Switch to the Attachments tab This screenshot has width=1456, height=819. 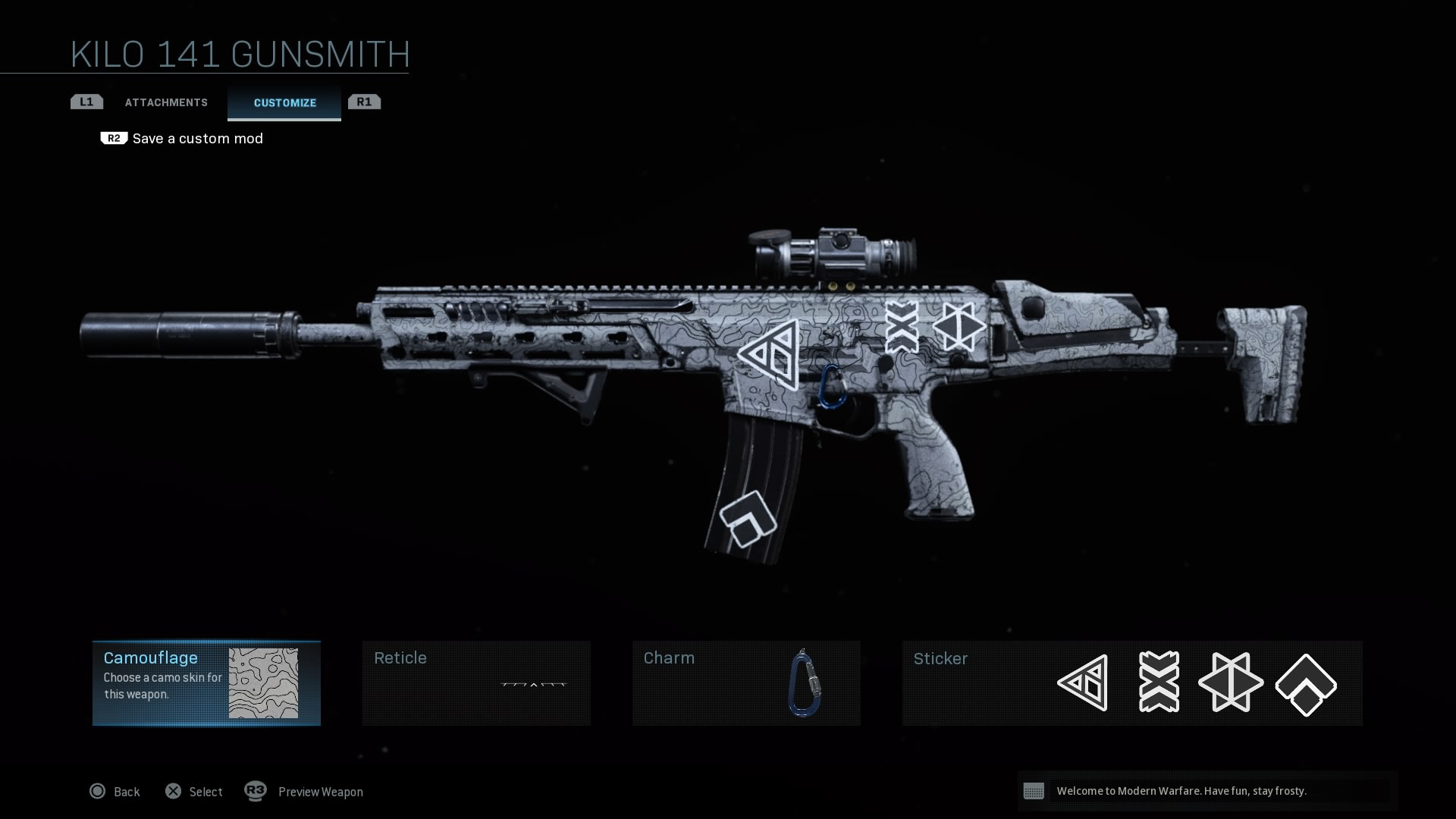coord(166,102)
